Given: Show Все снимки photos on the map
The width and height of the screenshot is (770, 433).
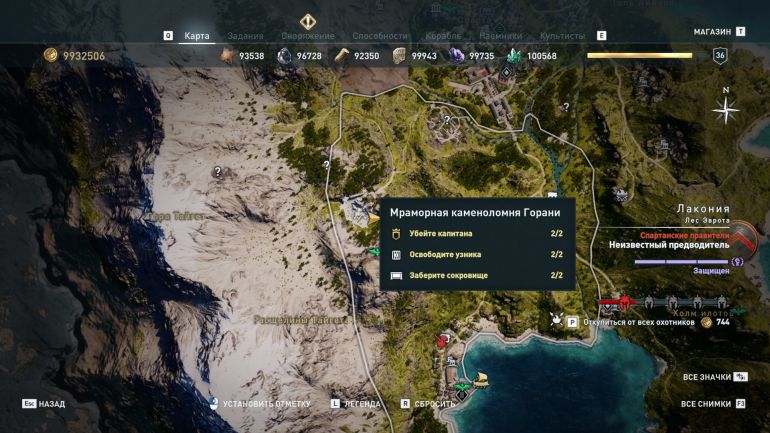Looking at the screenshot, I should click(x=706, y=404).
